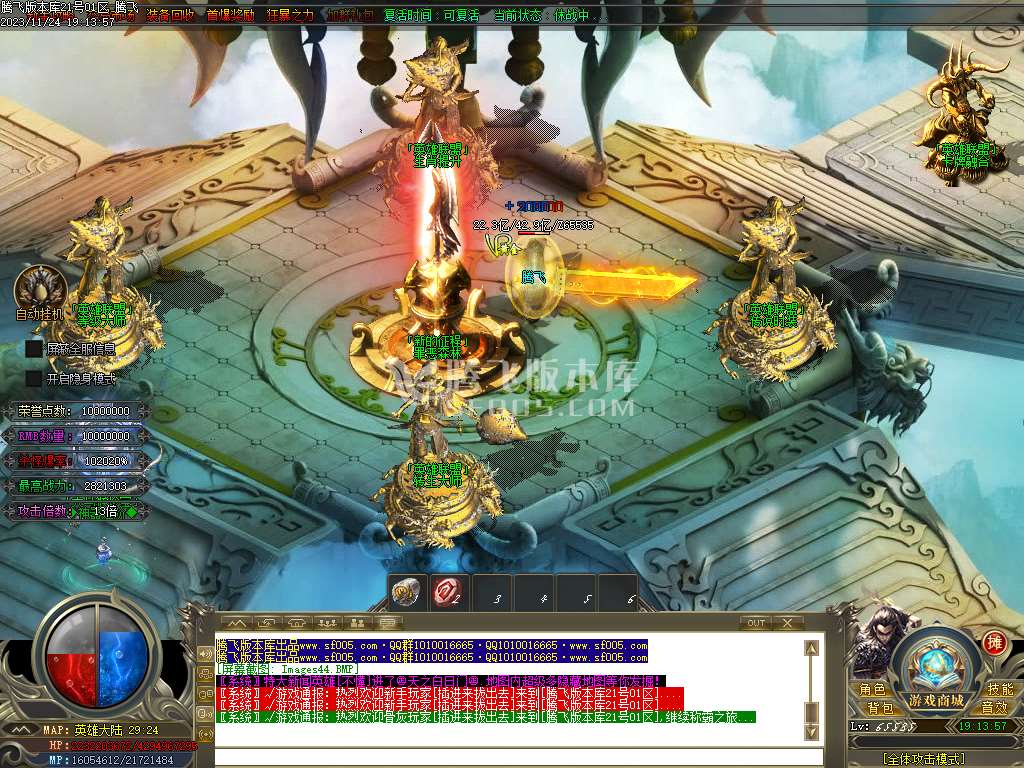Image resolution: width=1024 pixels, height=768 pixels.
Task: Tick the 屏蔽全服信息 checkbox
Action: click(34, 349)
